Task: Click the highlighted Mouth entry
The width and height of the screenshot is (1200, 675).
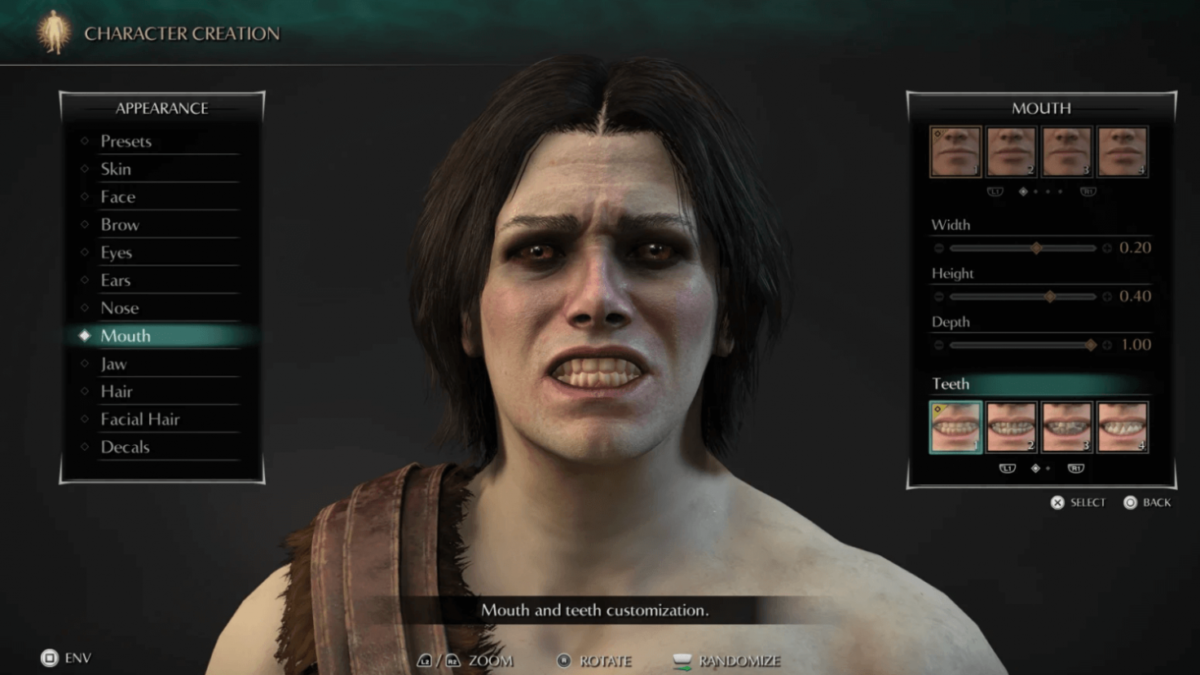Action: pos(126,336)
